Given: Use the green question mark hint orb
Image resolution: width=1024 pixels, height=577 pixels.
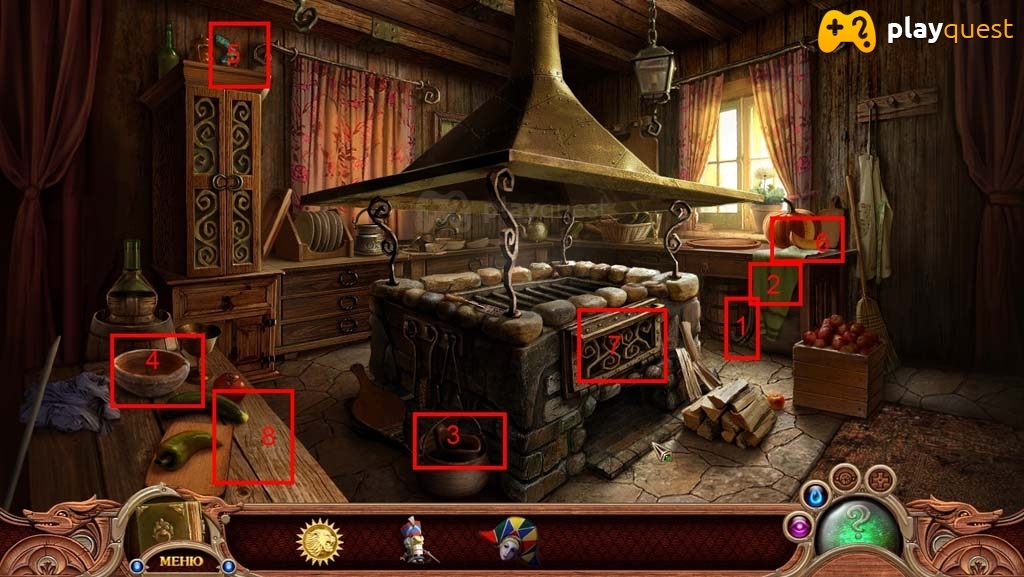Looking at the screenshot, I should (857, 531).
